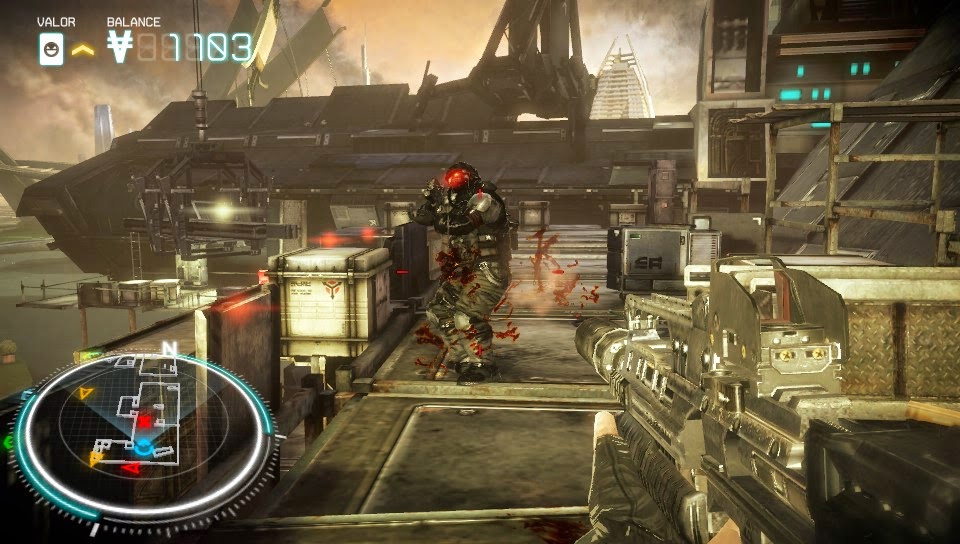Viewport: 960px width, 544px height.
Task: Select the red square marker on the radar
Action: (x=145, y=422)
